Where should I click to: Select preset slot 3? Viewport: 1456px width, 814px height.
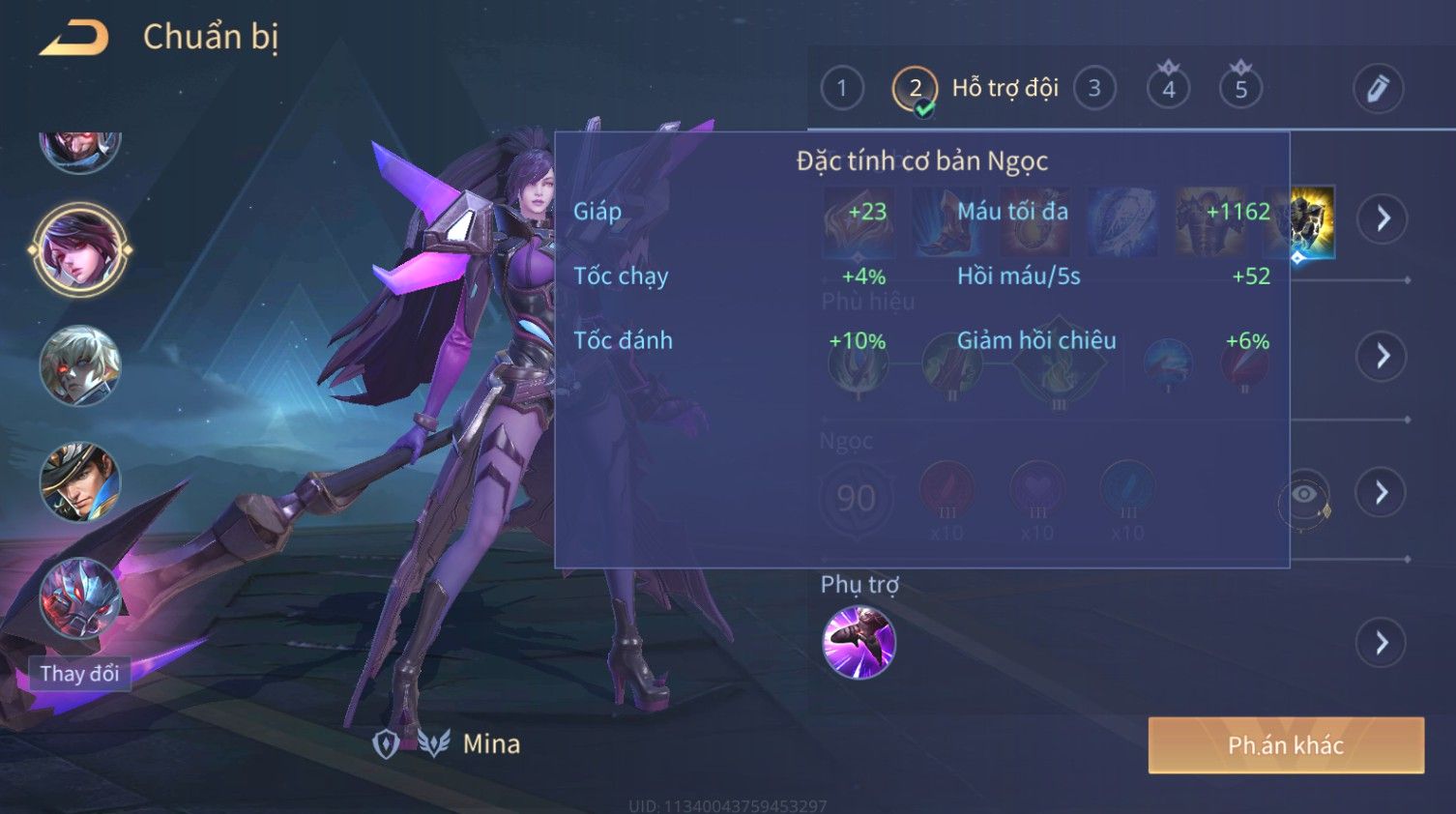click(1094, 89)
